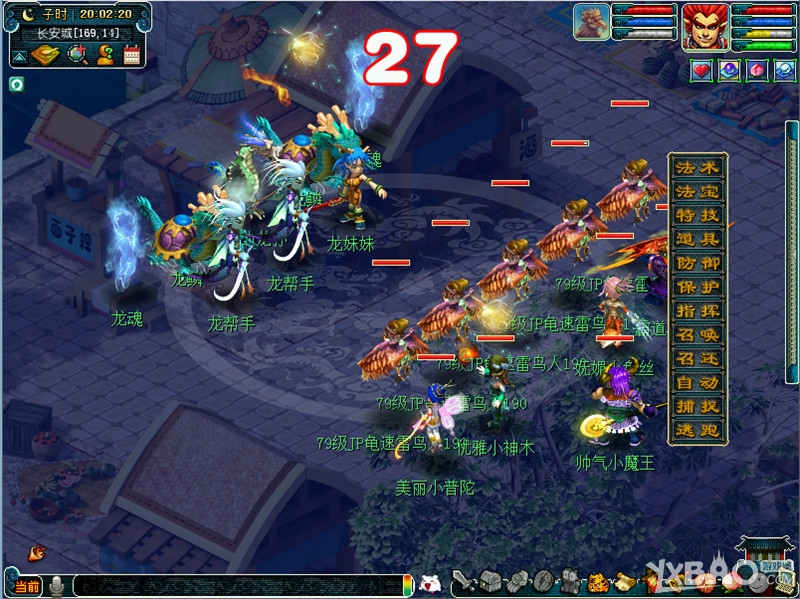This screenshot has width=800, height=599.
Task: Select the 保护 protect command
Action: (x=697, y=287)
